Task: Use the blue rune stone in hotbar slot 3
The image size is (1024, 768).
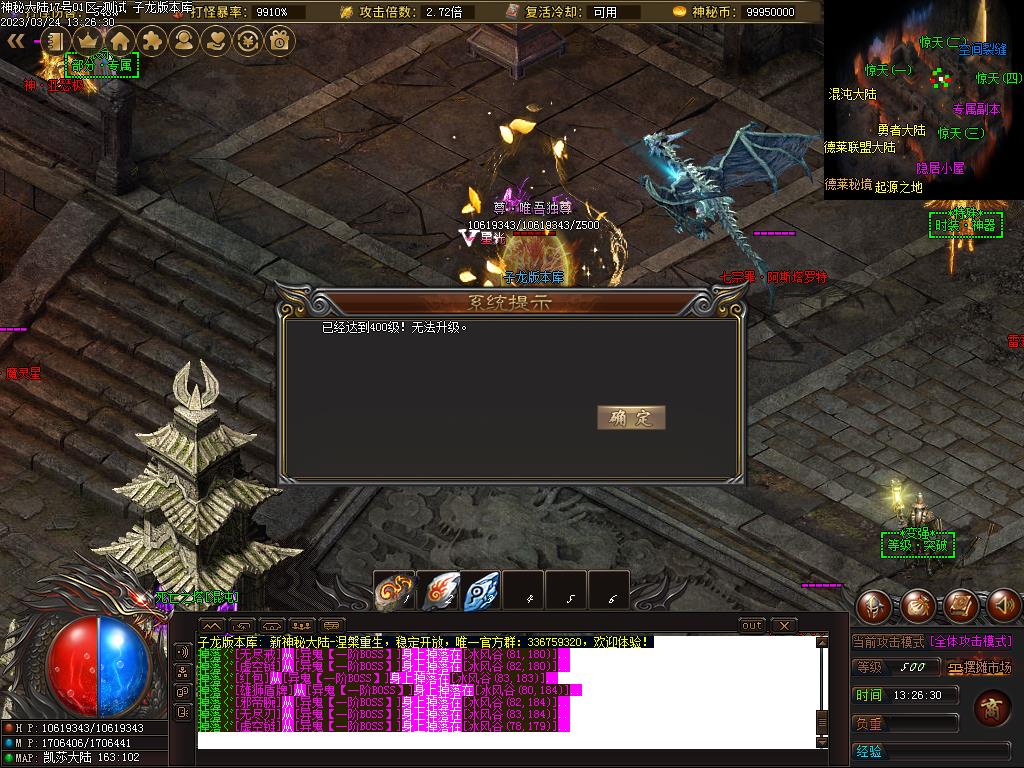Action: (x=481, y=591)
